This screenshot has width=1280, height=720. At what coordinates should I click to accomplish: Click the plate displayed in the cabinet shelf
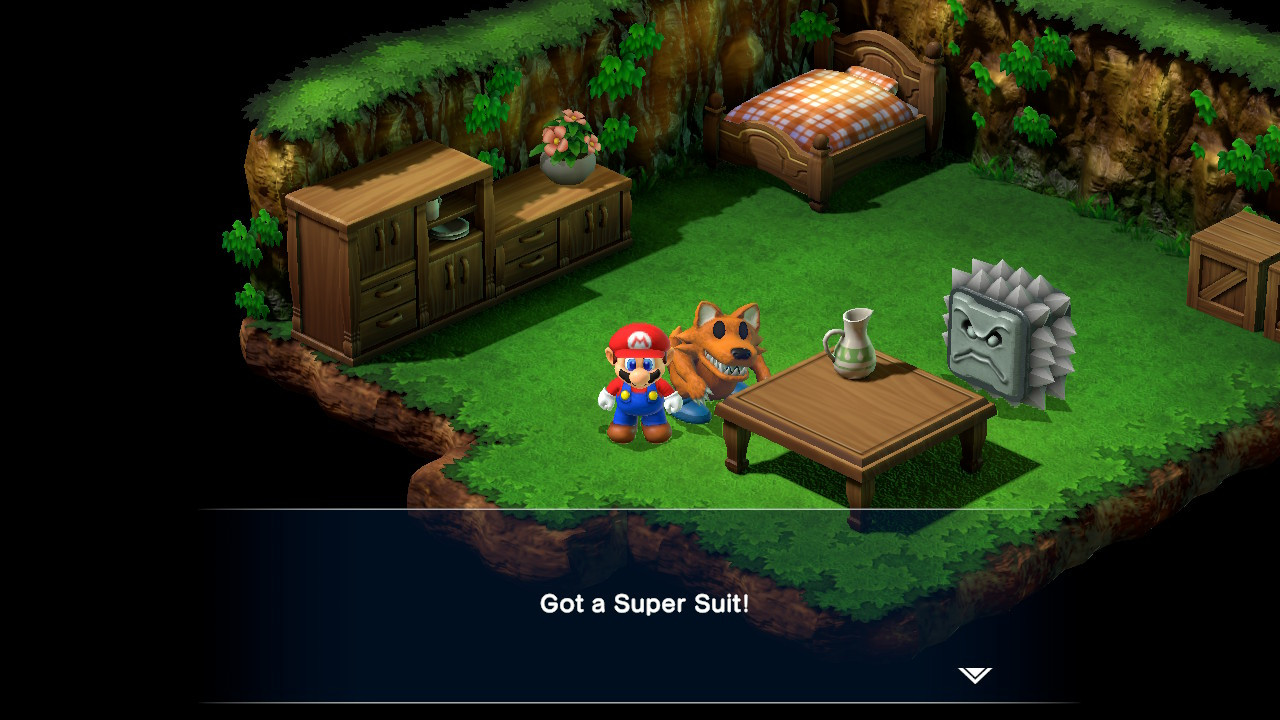[447, 230]
